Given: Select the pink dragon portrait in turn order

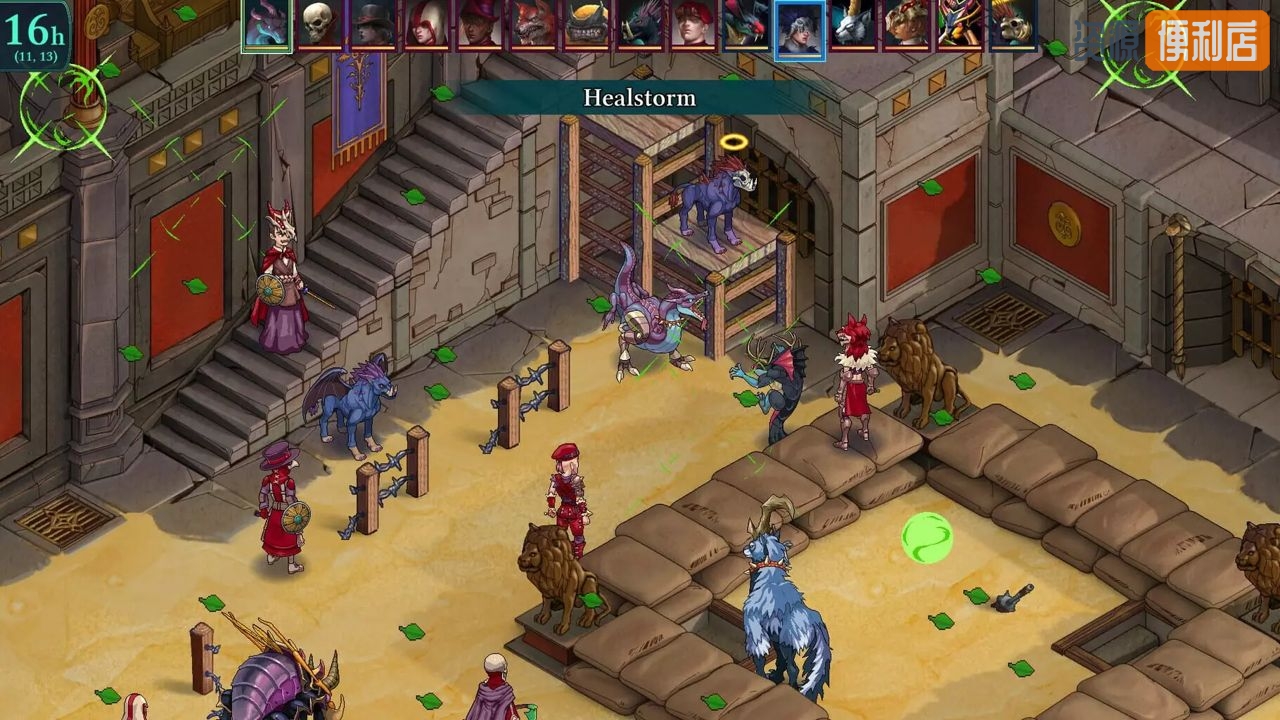Looking at the screenshot, I should click(x=267, y=24).
